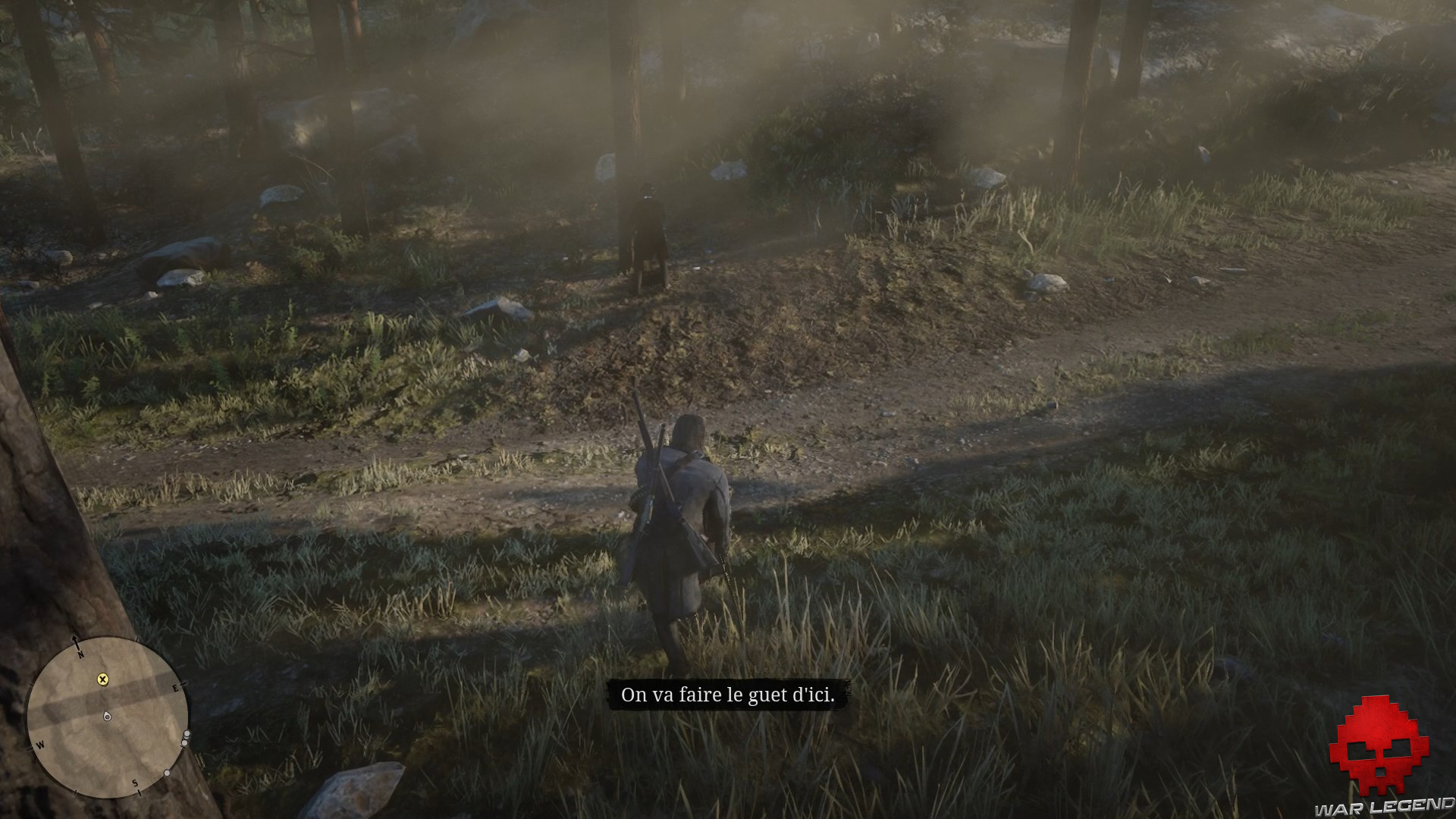Select the lone white dot near the S marker
1456x819 pixels.
pyautogui.click(x=168, y=773)
